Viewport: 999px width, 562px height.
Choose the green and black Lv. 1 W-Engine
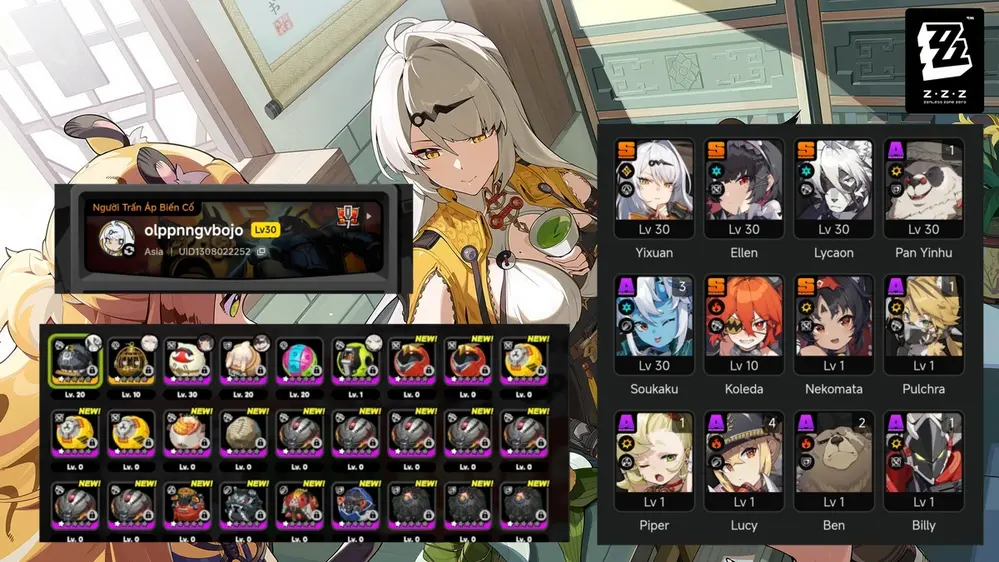pyautogui.click(x=355, y=359)
